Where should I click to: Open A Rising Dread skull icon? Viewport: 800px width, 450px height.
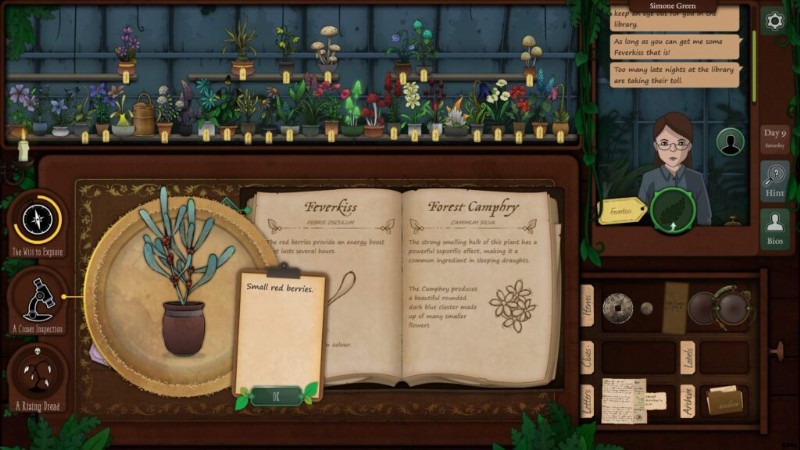point(39,374)
